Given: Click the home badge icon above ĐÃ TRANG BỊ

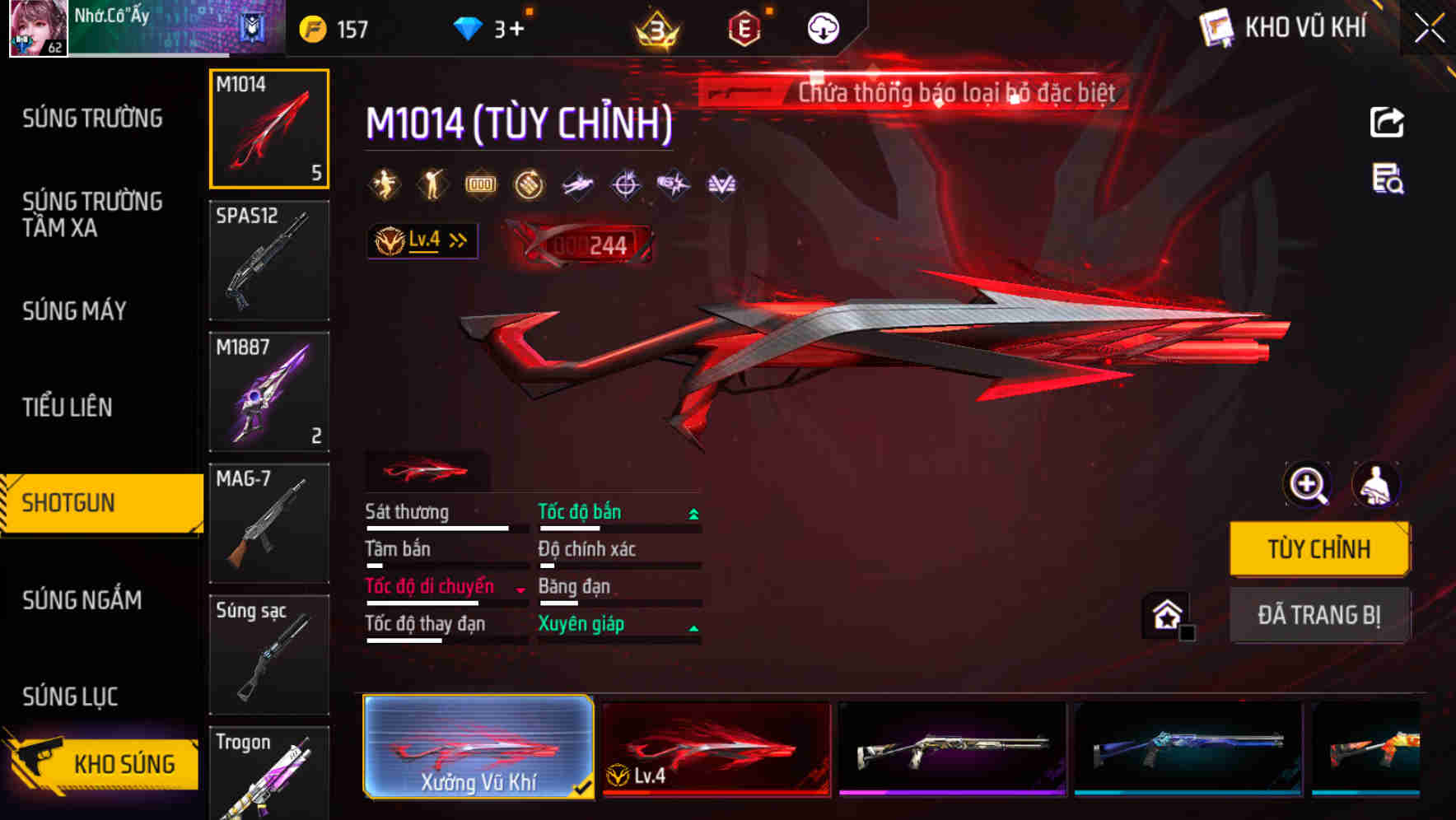Looking at the screenshot, I should tap(1166, 615).
